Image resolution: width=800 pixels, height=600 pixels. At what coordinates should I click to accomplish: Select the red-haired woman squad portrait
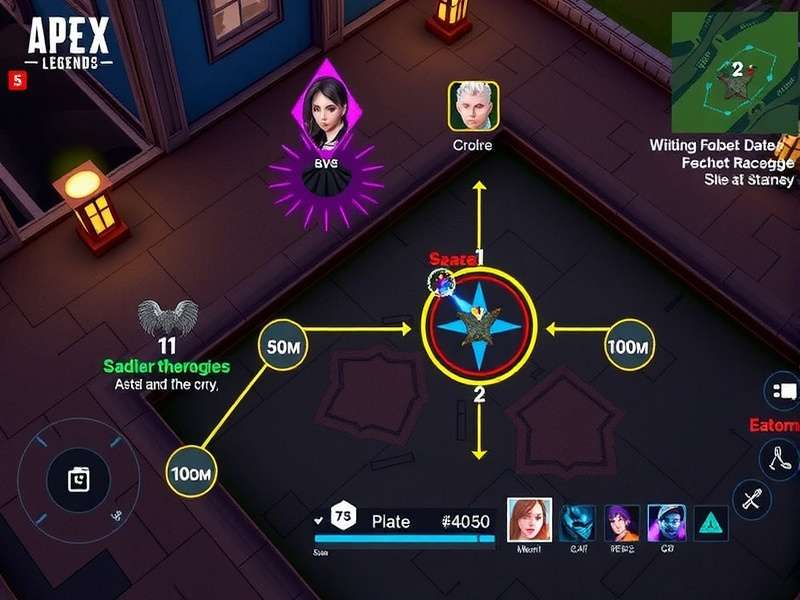530,519
